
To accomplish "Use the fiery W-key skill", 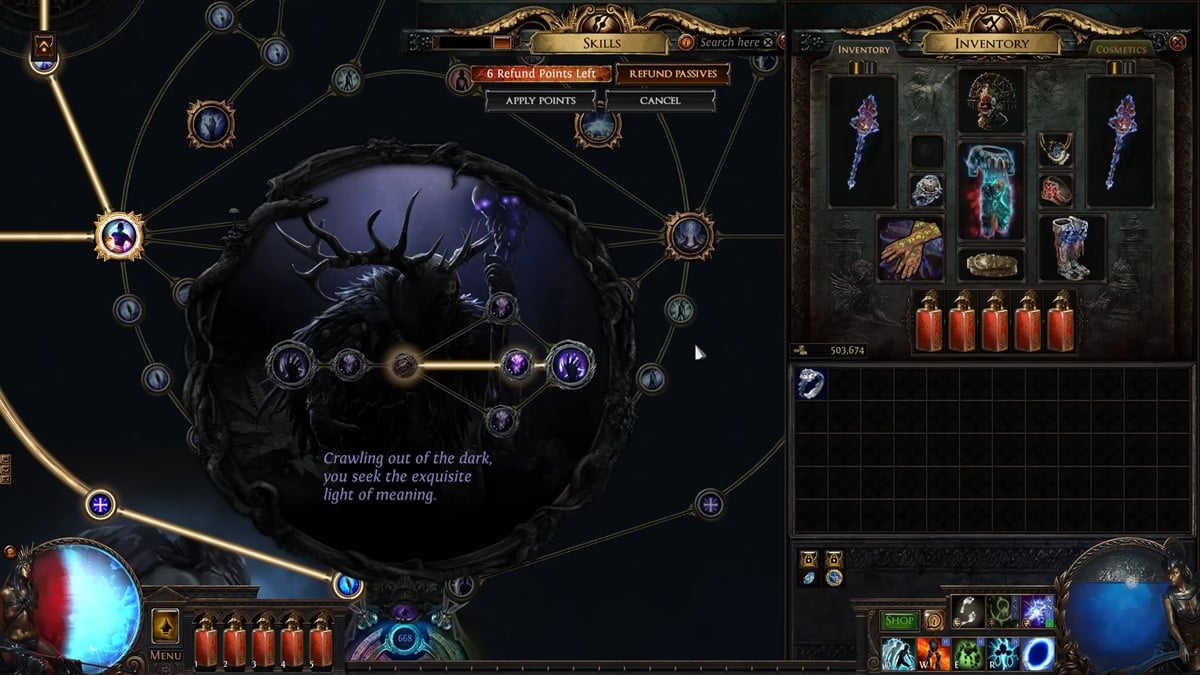I will pos(933,654).
